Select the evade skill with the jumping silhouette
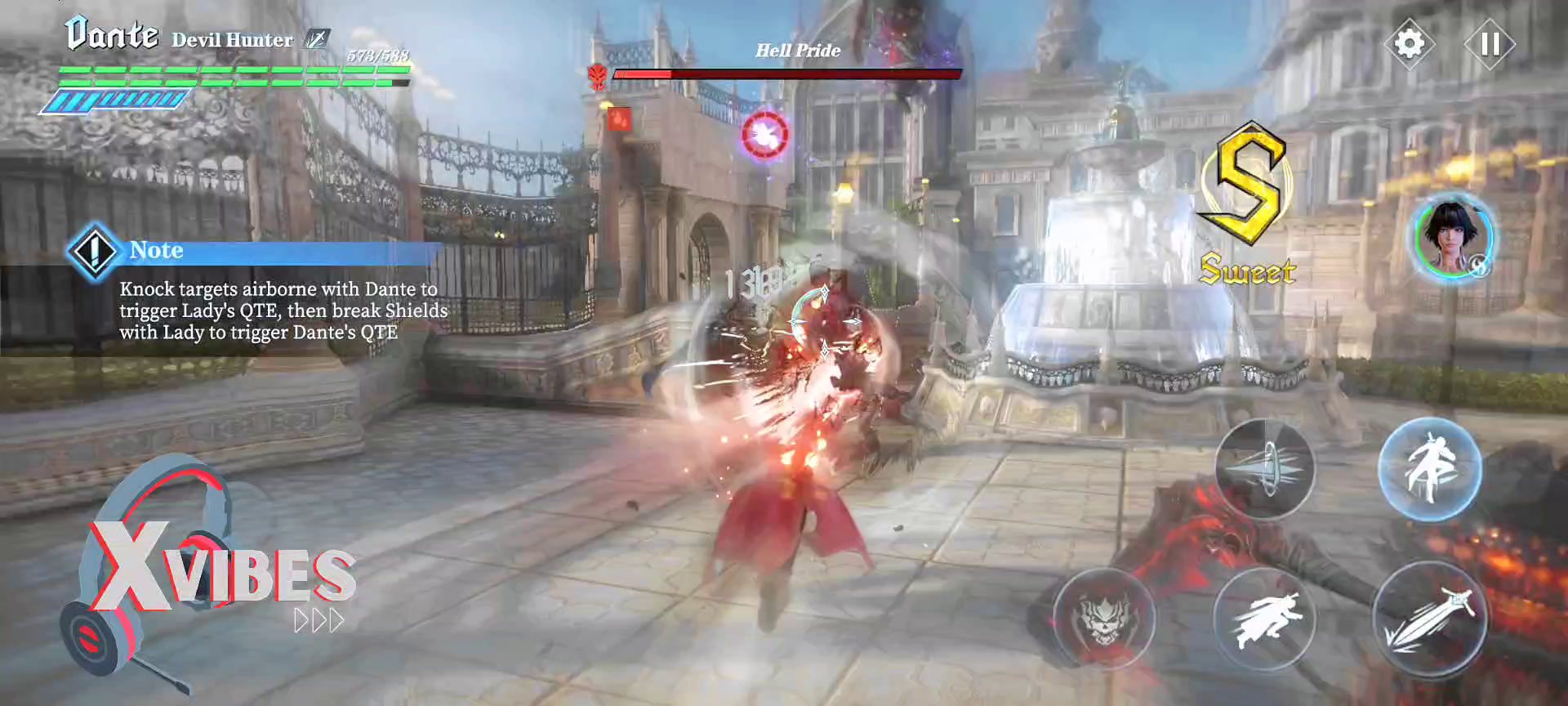1568x706 pixels. coord(1432,468)
